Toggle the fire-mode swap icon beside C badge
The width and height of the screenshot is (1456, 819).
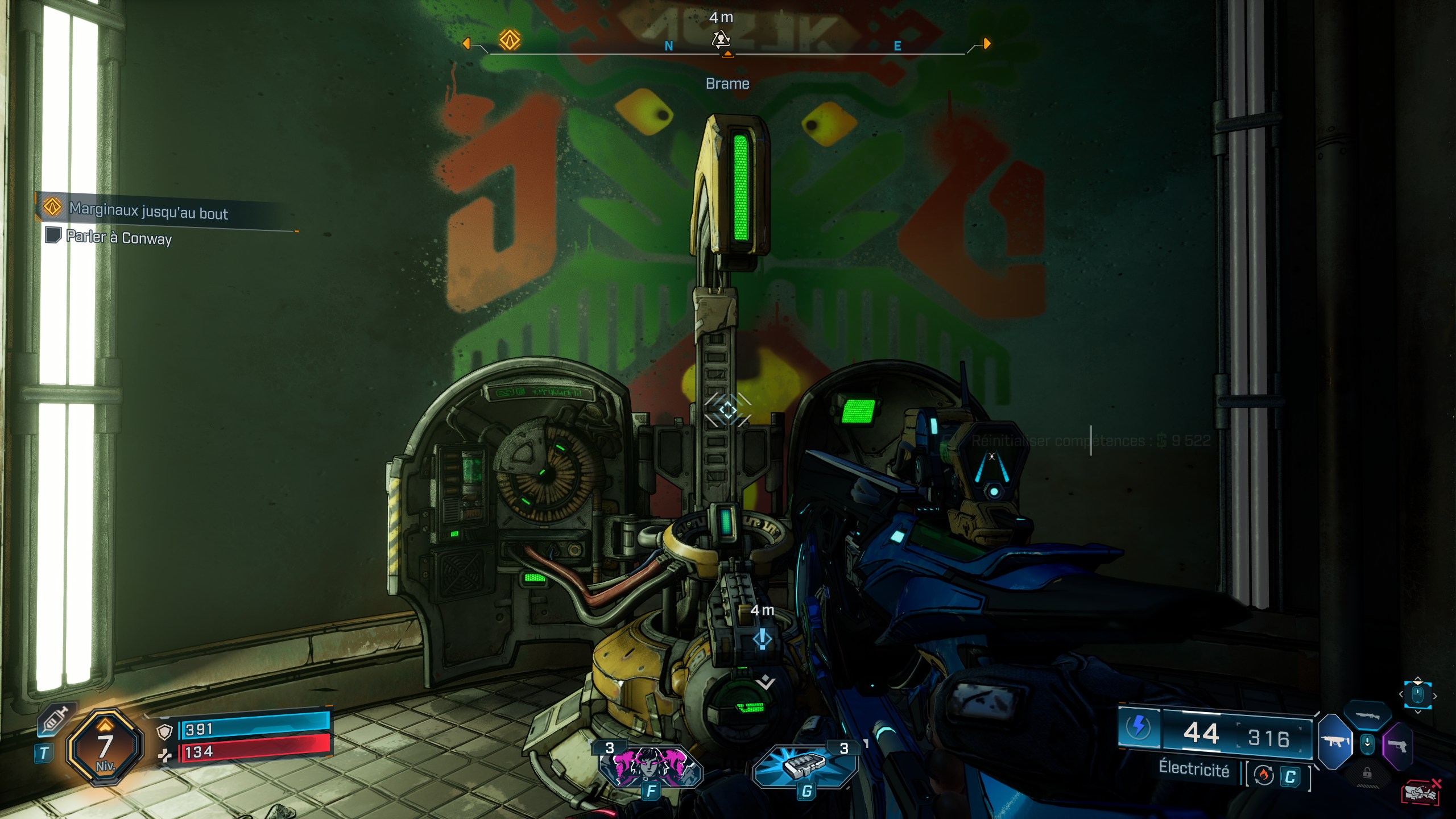[x=1264, y=774]
